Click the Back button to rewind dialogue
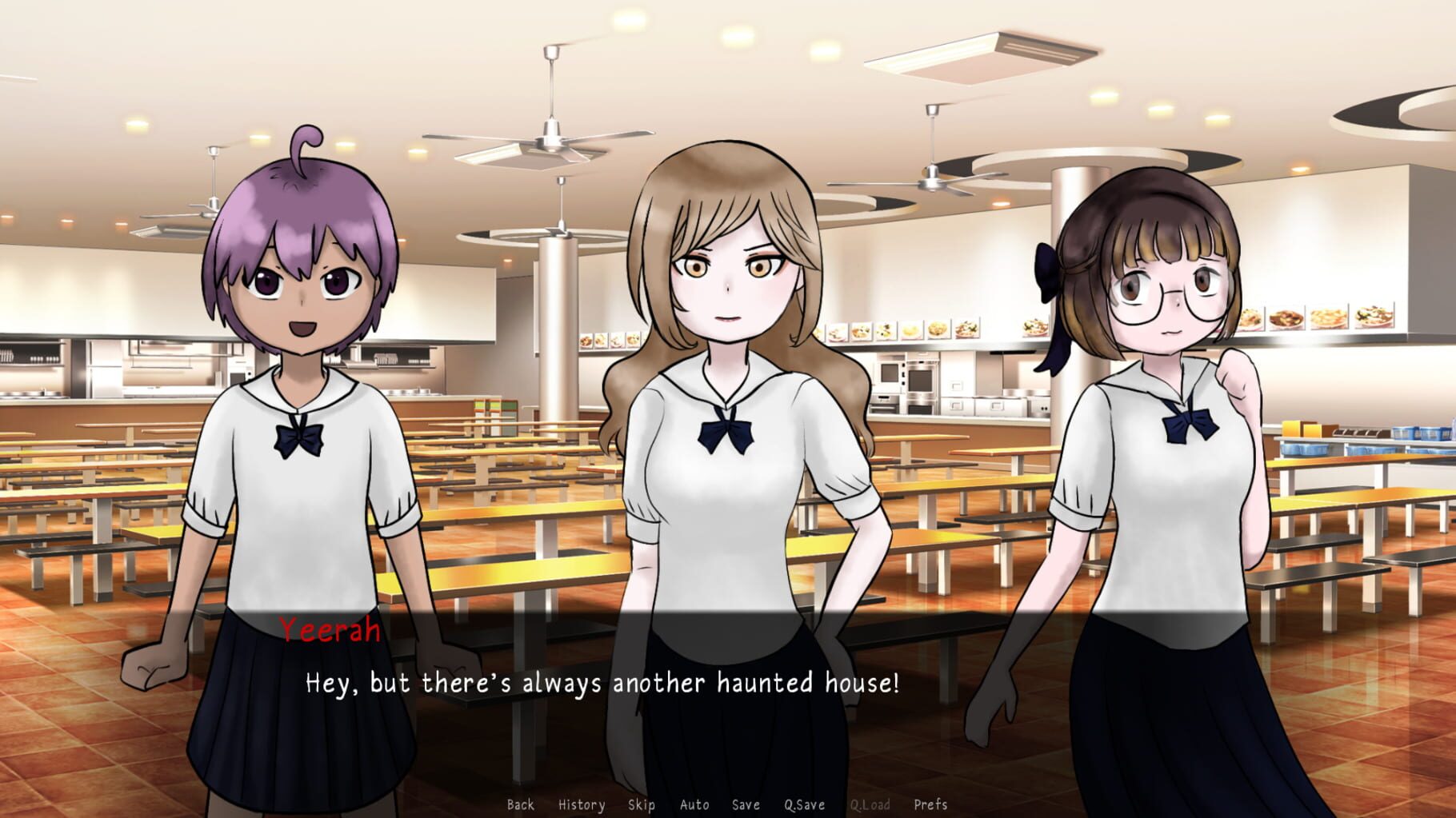 click(x=521, y=805)
